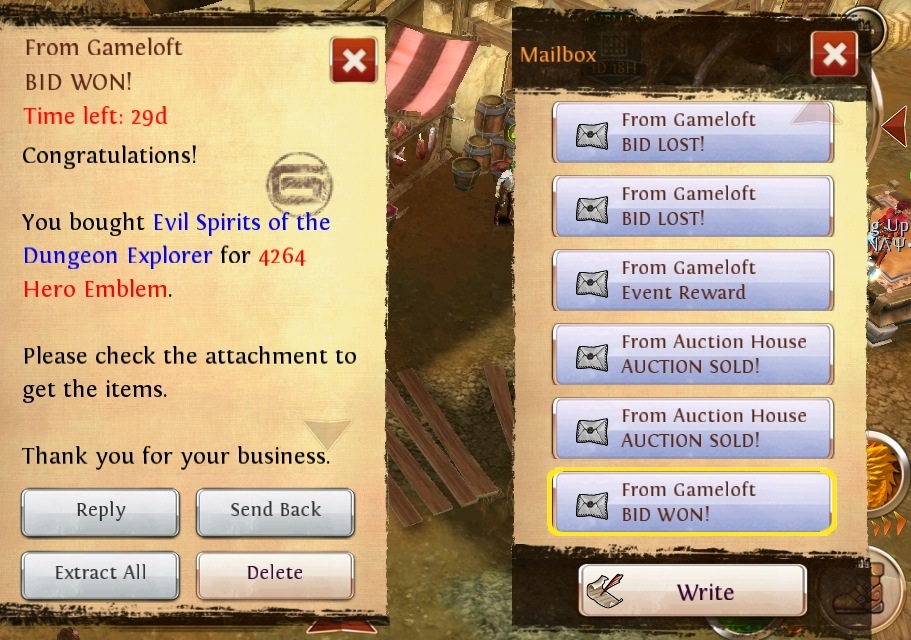
Task: Write a new mail
Action: pyautogui.click(x=693, y=592)
